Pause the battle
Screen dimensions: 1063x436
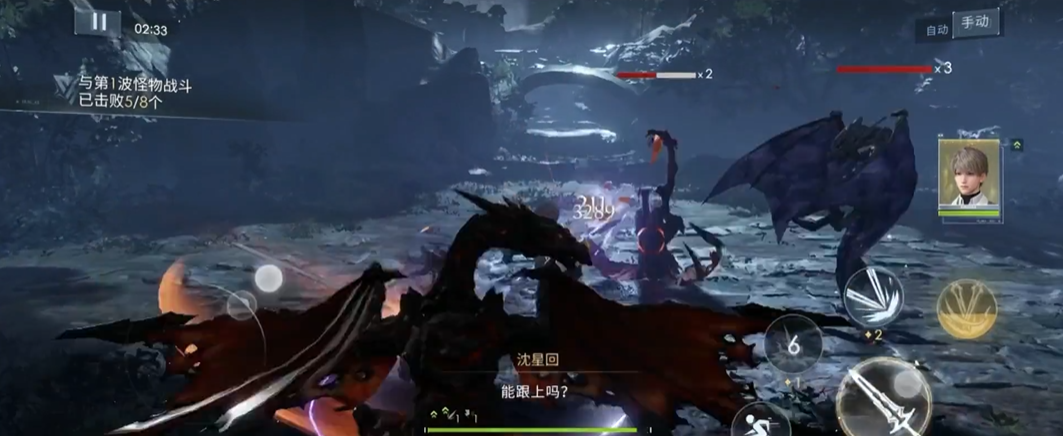coord(97,22)
